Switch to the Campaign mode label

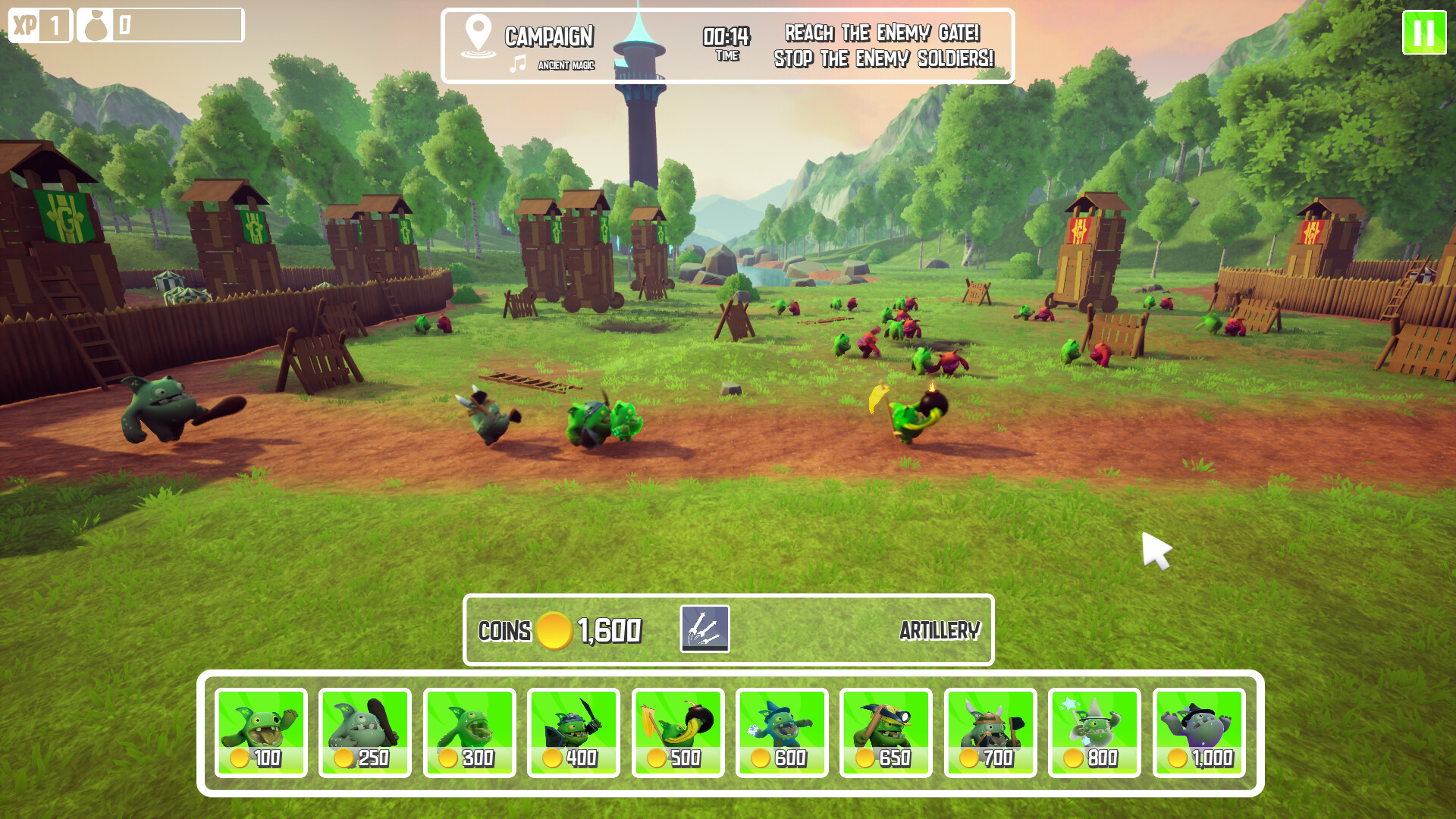[549, 36]
